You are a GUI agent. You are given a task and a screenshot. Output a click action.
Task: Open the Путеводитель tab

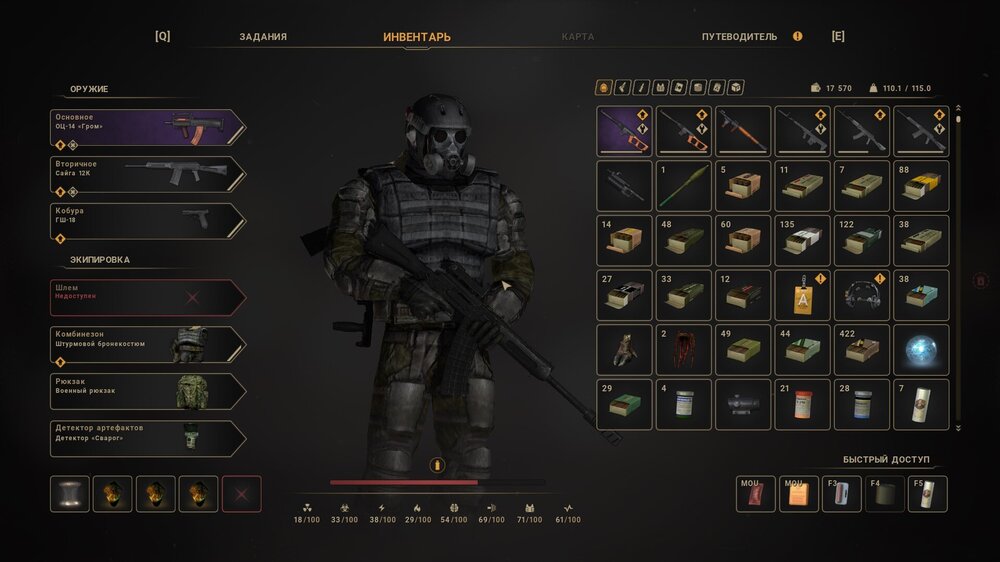(x=739, y=37)
